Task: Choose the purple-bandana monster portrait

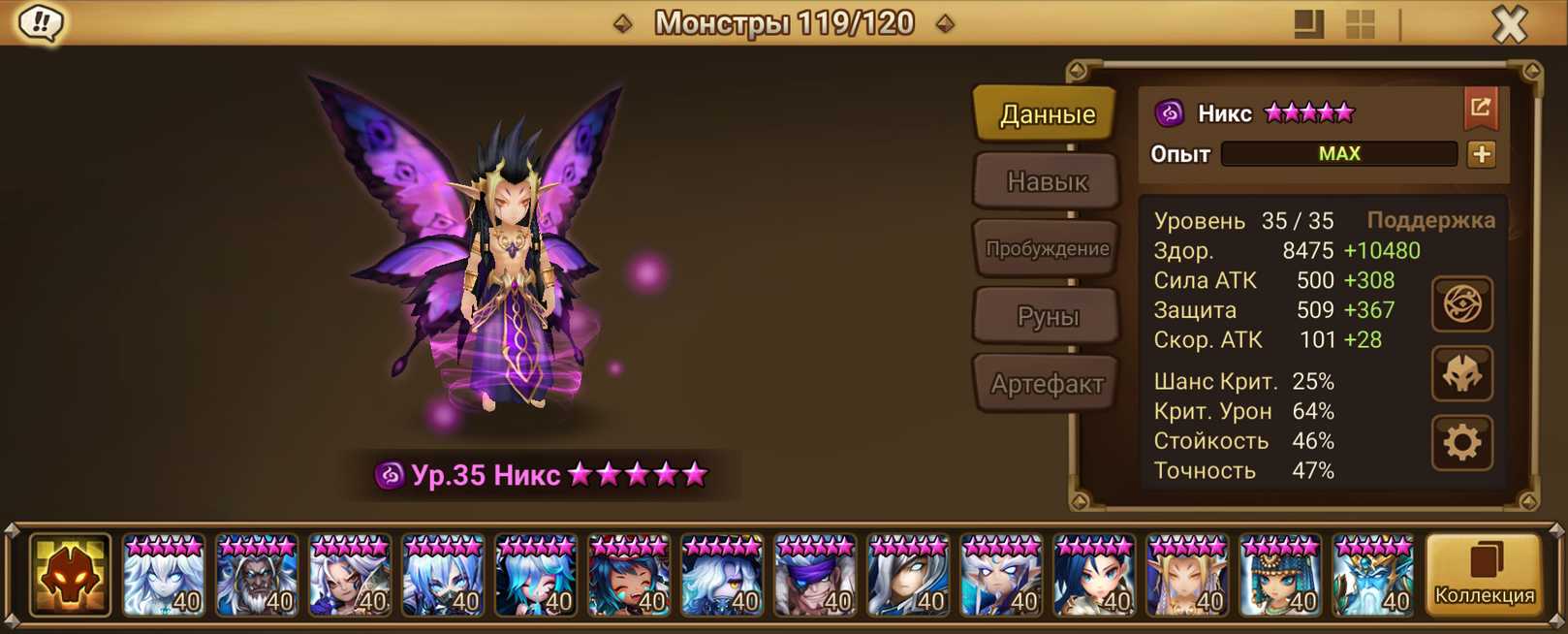Action: 814,576
